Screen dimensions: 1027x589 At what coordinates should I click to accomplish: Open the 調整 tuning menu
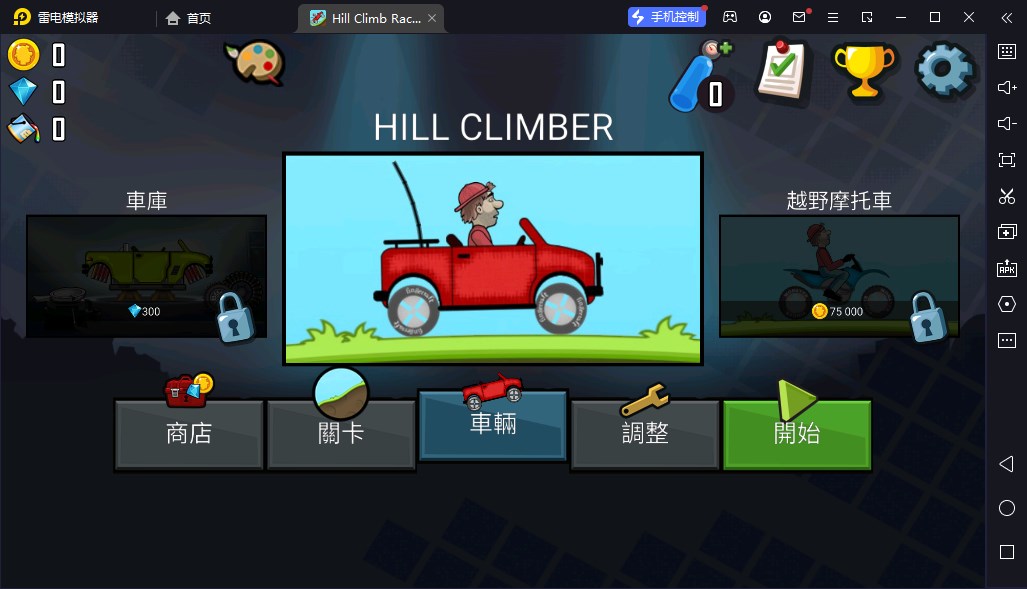click(645, 434)
